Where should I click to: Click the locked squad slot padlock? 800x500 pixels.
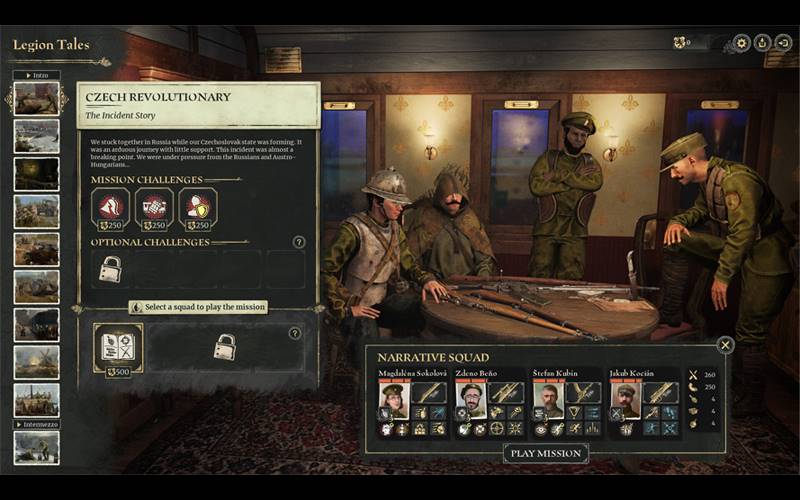click(225, 347)
